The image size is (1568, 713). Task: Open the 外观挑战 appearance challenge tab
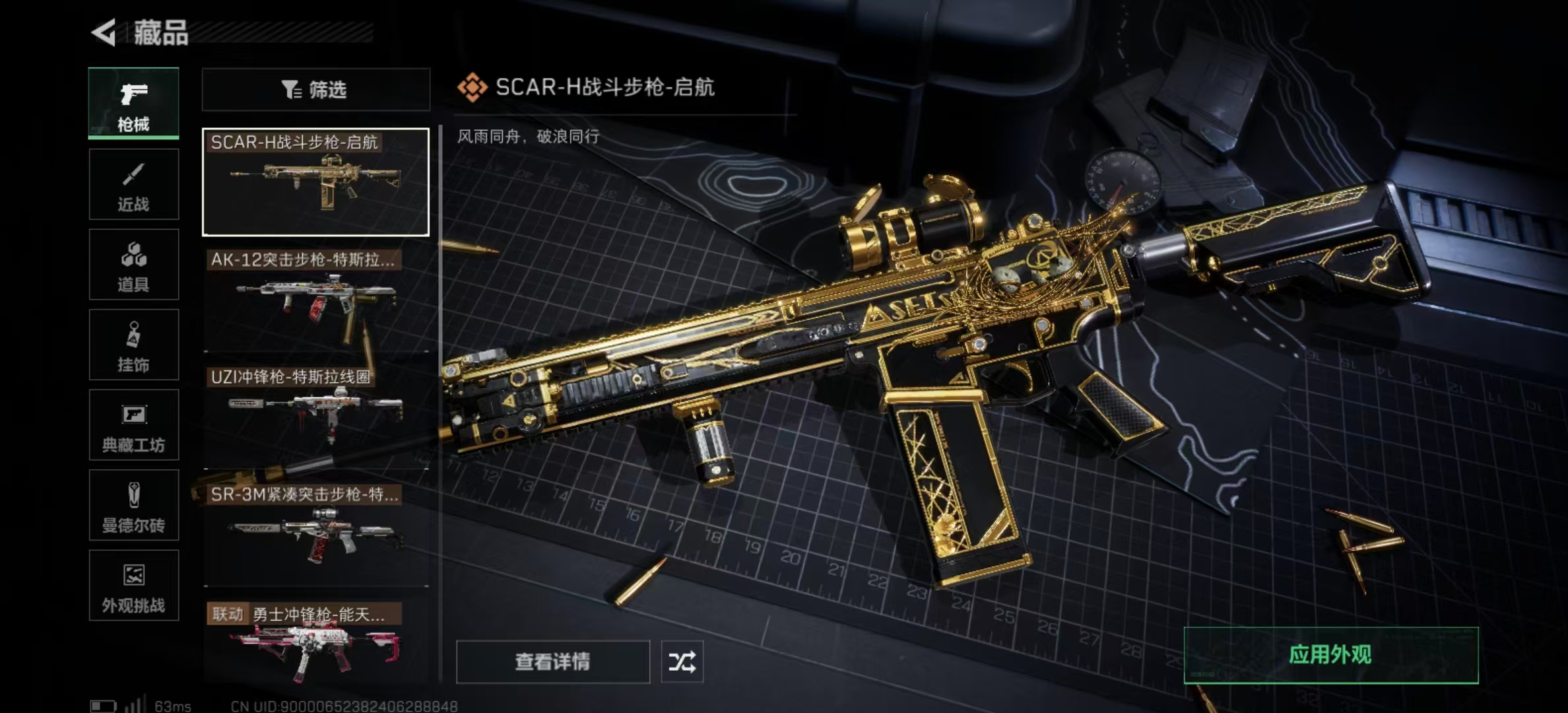pos(133,586)
